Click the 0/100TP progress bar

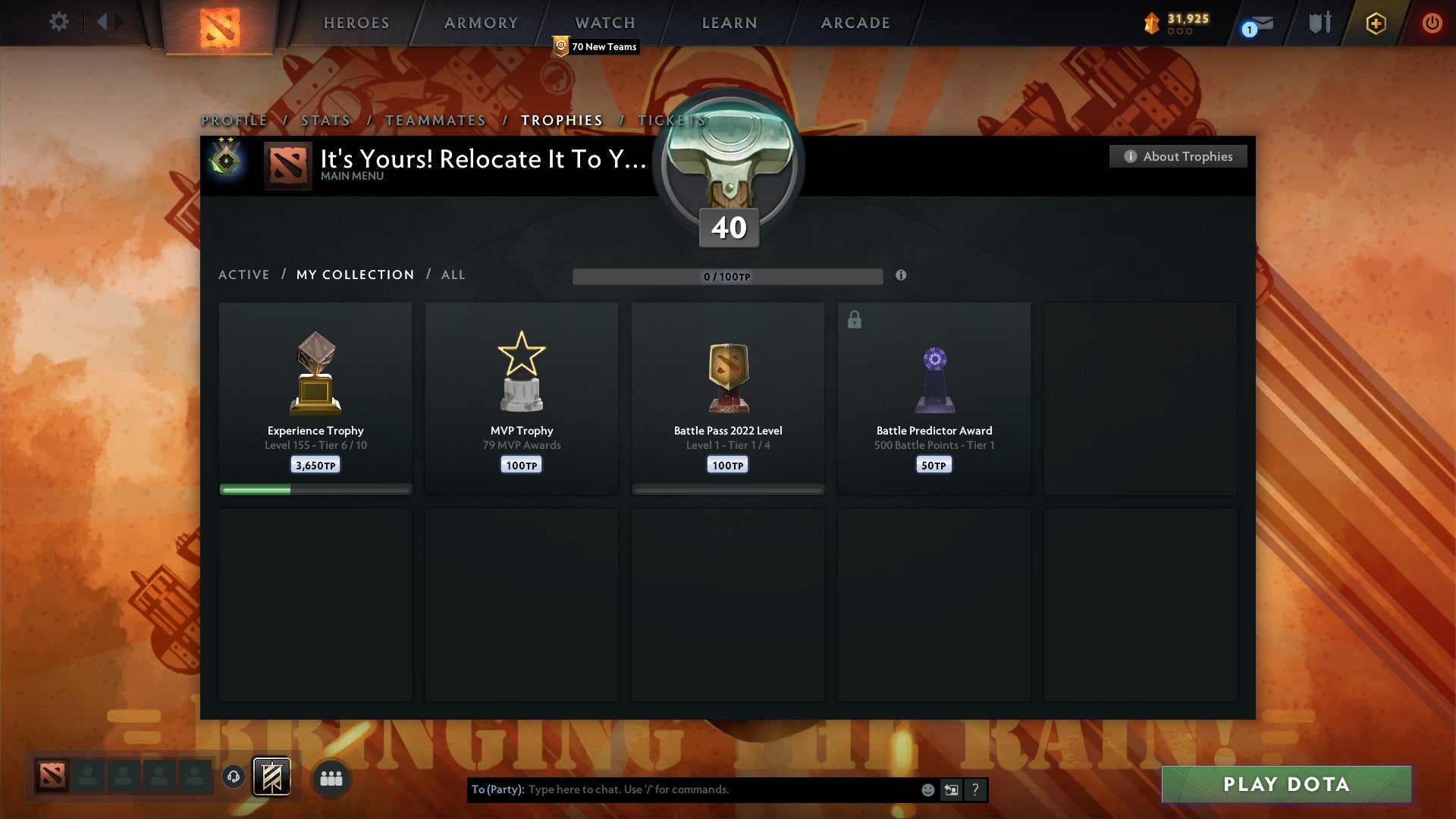(728, 276)
